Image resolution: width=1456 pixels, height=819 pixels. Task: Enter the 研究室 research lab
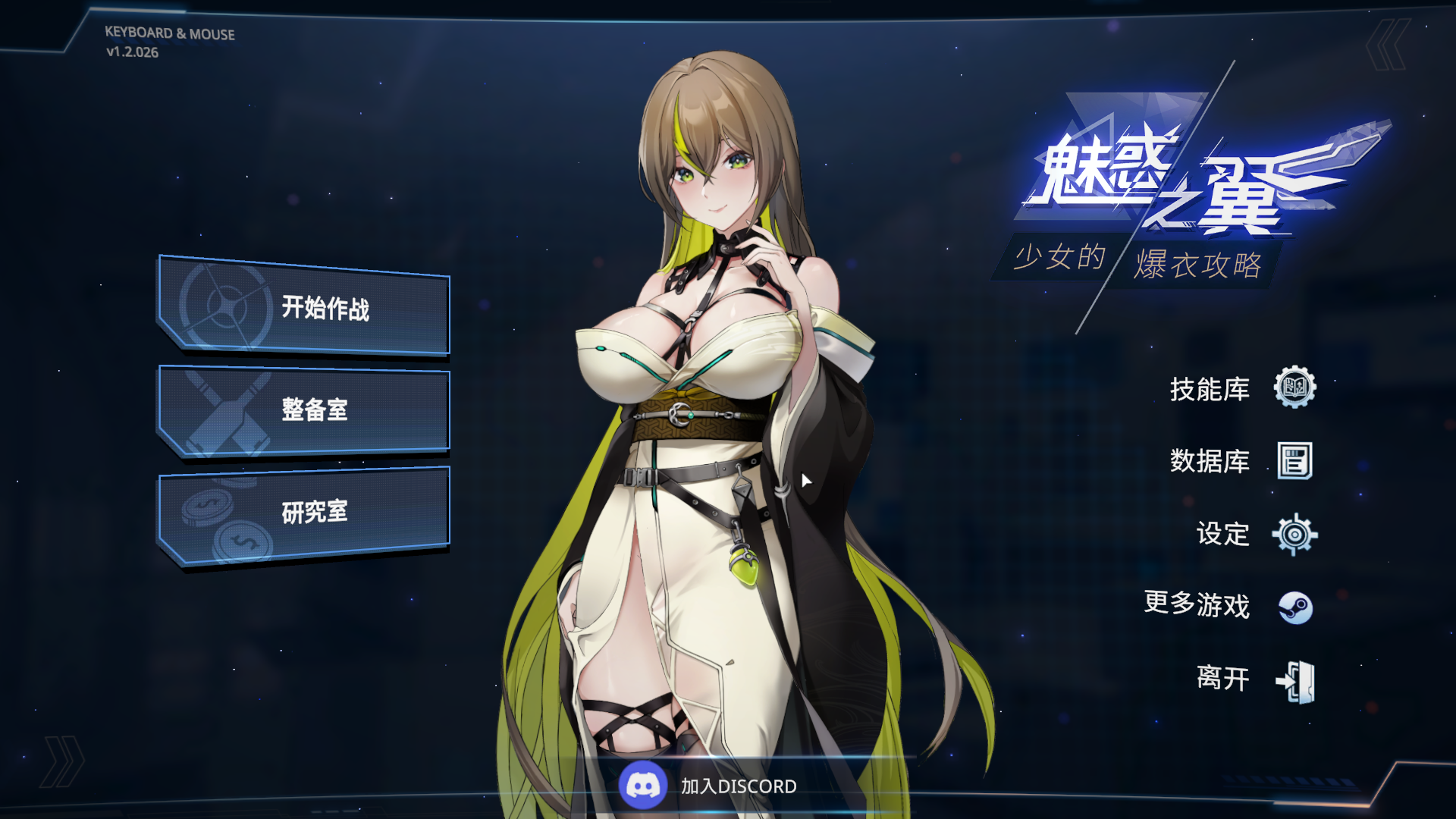pyautogui.click(x=305, y=513)
